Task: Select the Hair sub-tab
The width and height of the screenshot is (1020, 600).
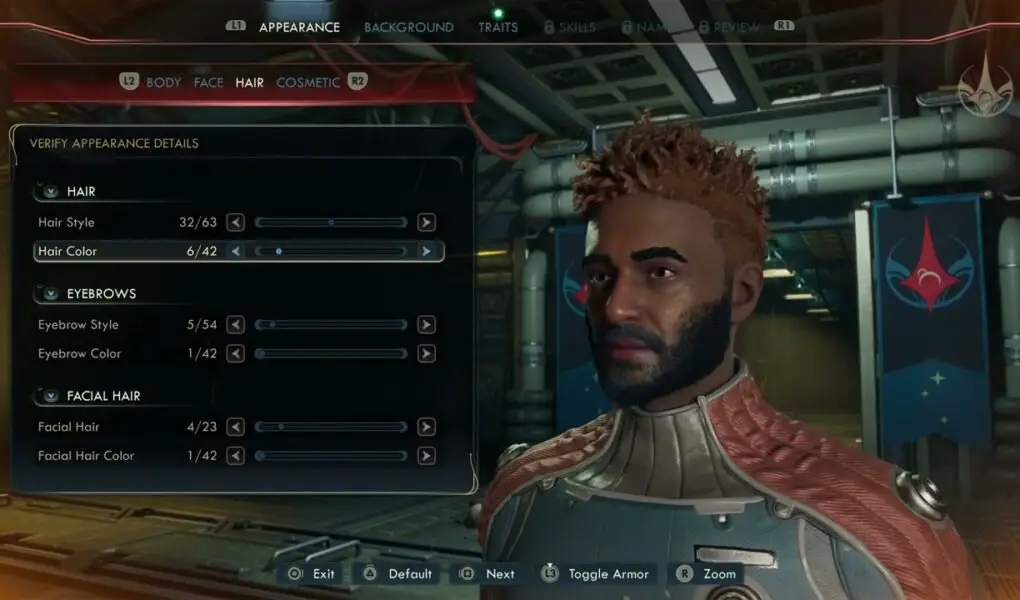Action: (x=250, y=82)
